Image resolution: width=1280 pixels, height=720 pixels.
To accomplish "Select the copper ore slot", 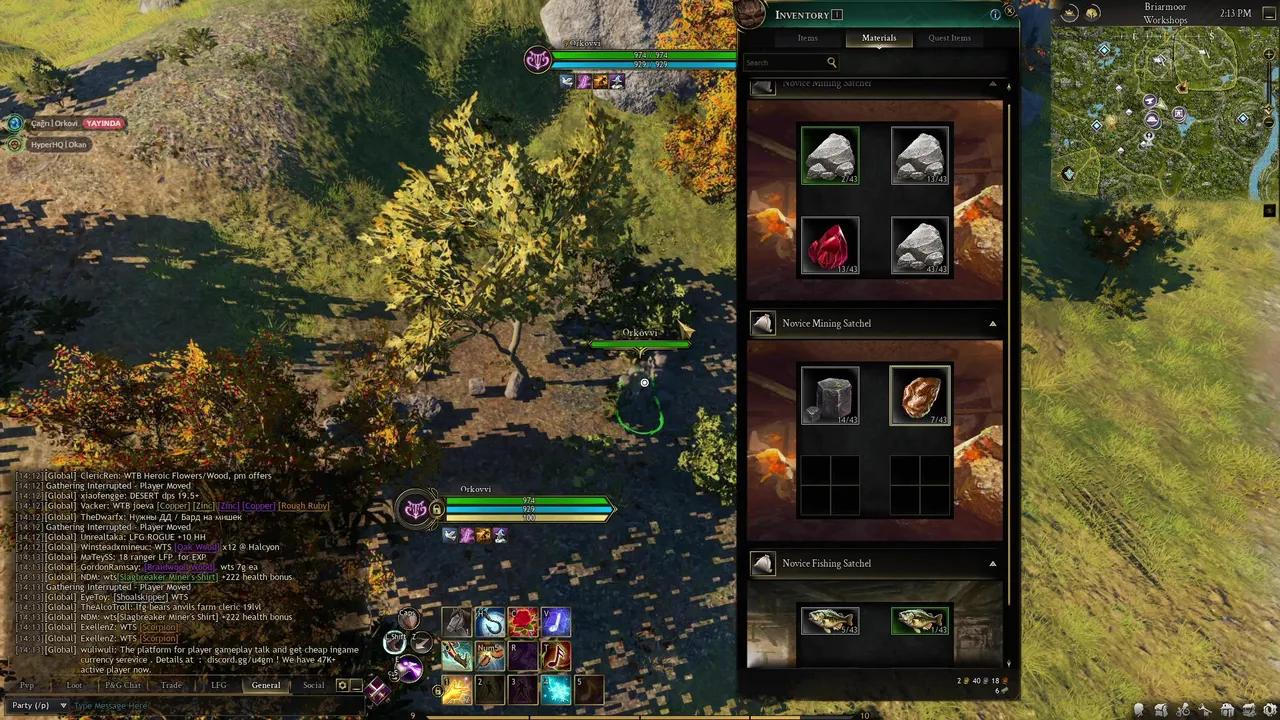I will [919, 395].
